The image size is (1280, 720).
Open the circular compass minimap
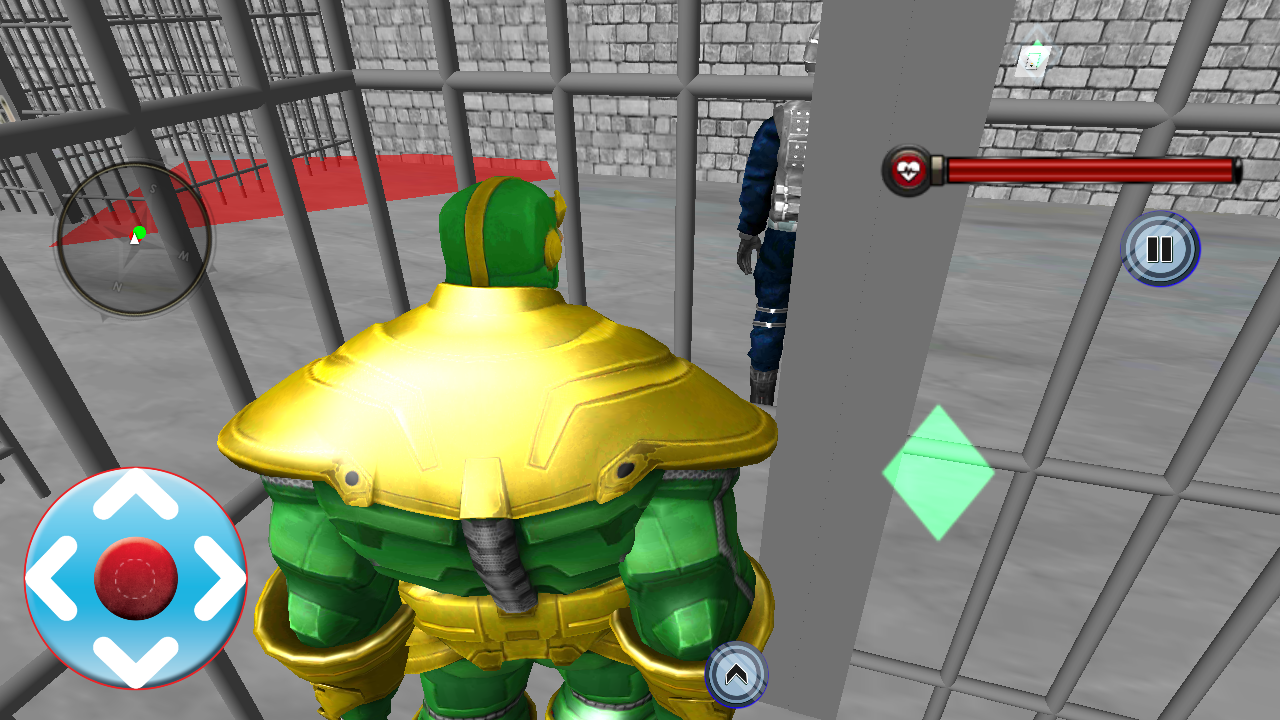tap(133, 239)
